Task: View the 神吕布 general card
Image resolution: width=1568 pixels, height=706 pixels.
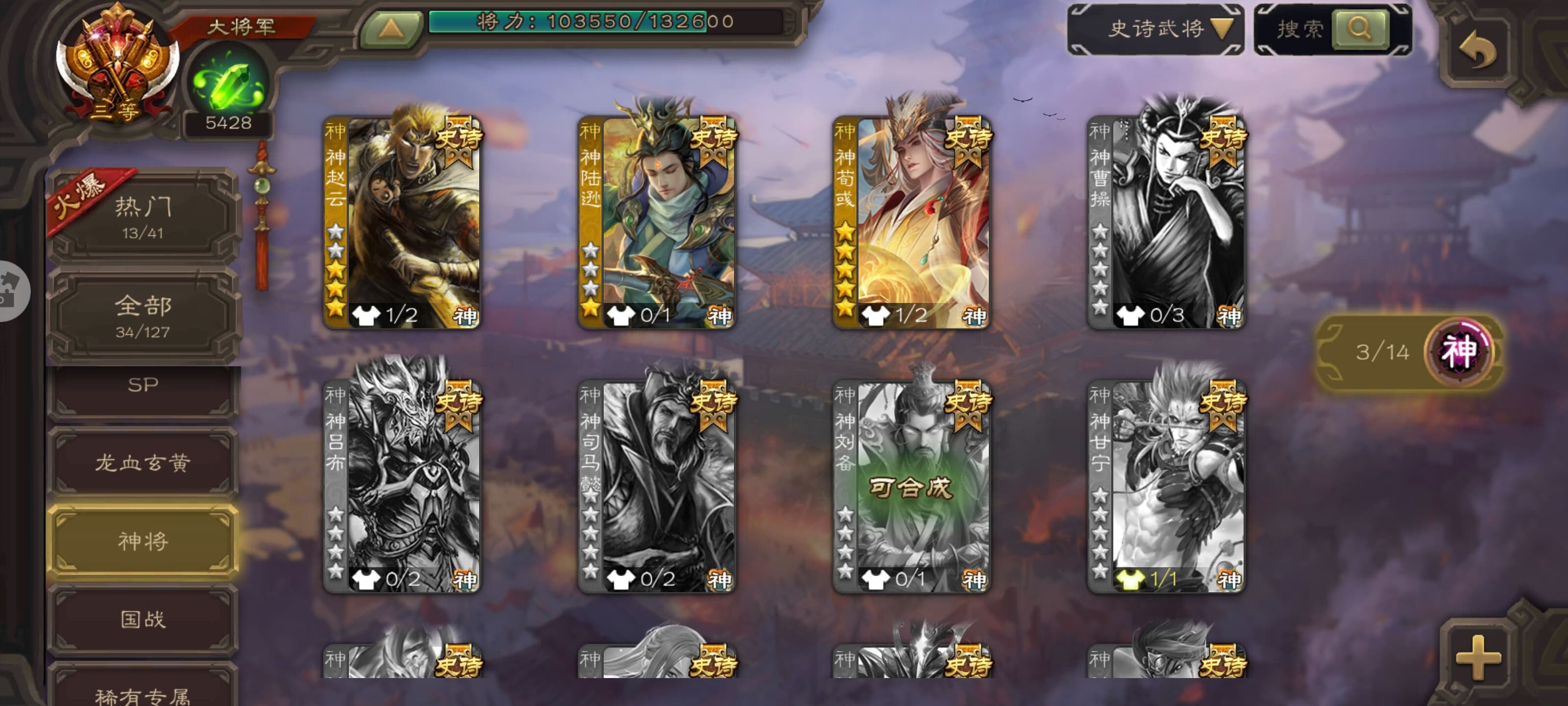Action: pos(402,486)
